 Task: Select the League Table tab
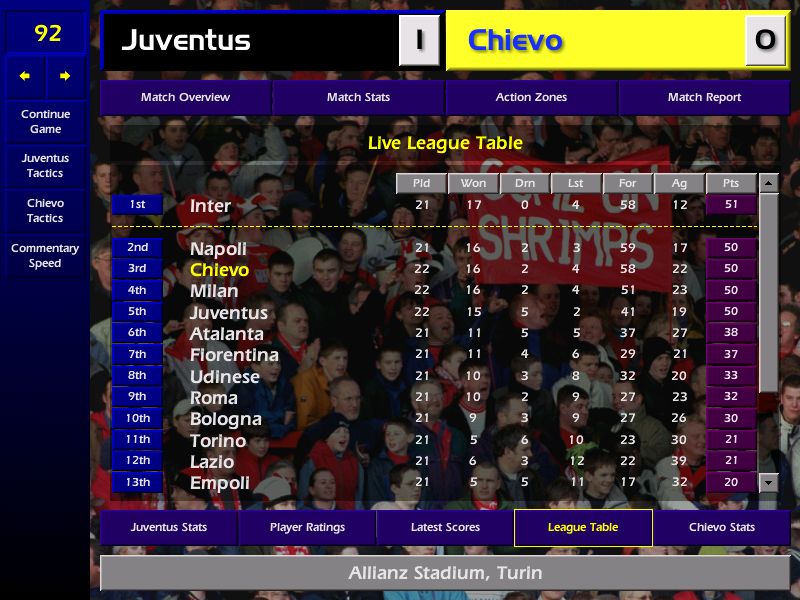[x=583, y=527]
